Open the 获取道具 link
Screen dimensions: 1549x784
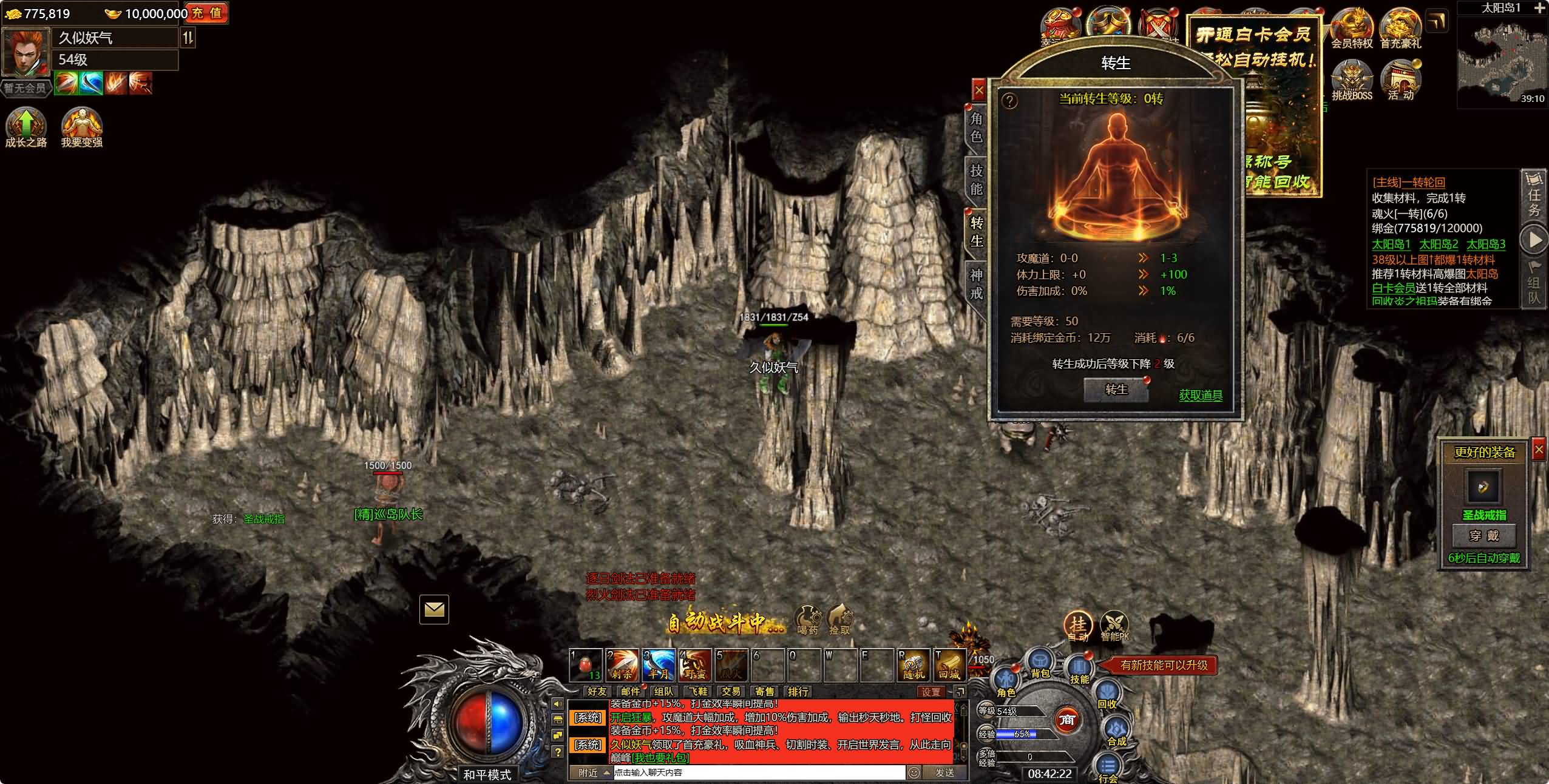[1200, 396]
